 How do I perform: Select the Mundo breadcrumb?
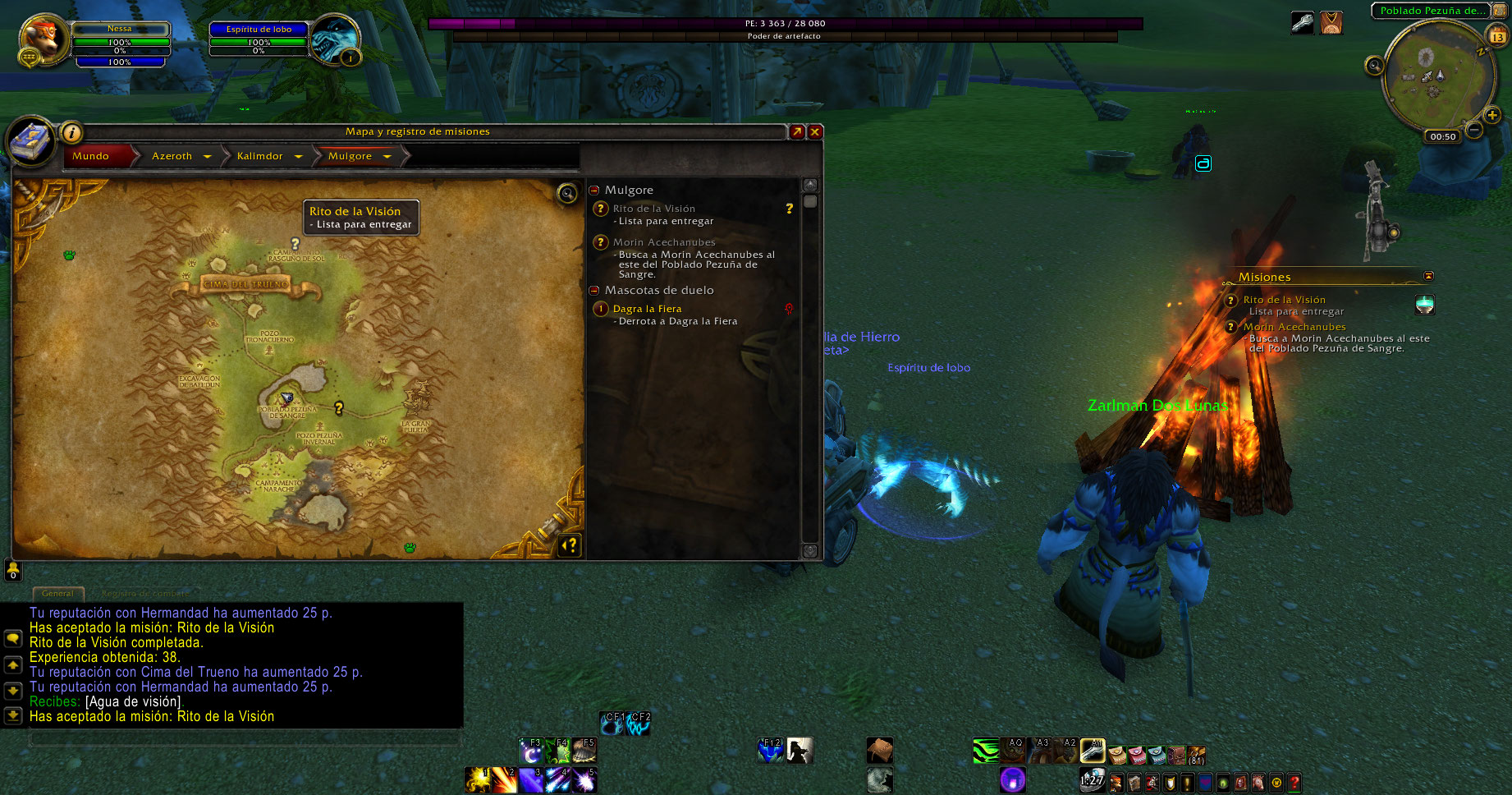[91, 156]
